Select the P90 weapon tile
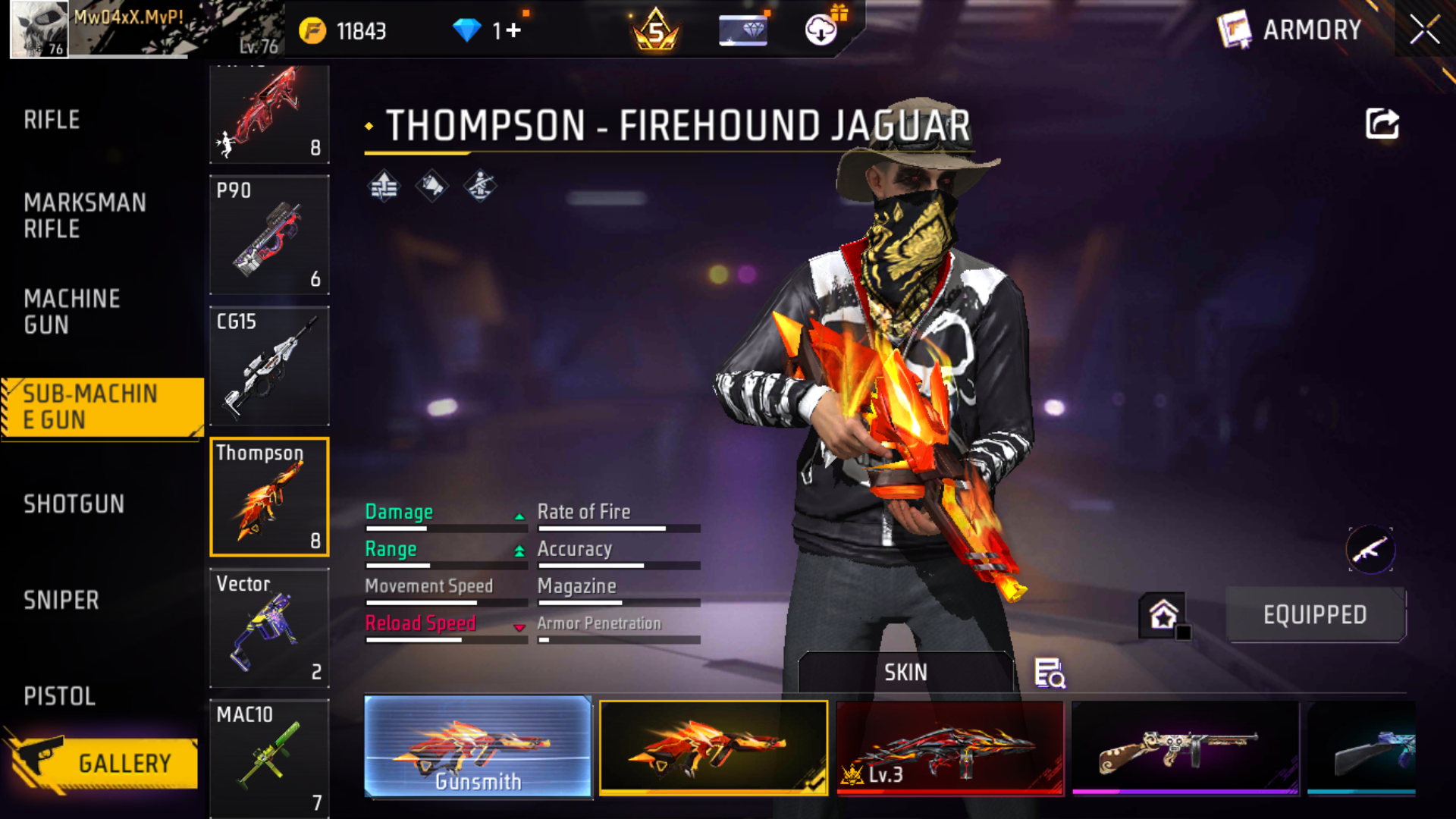The width and height of the screenshot is (1456, 819). [269, 235]
